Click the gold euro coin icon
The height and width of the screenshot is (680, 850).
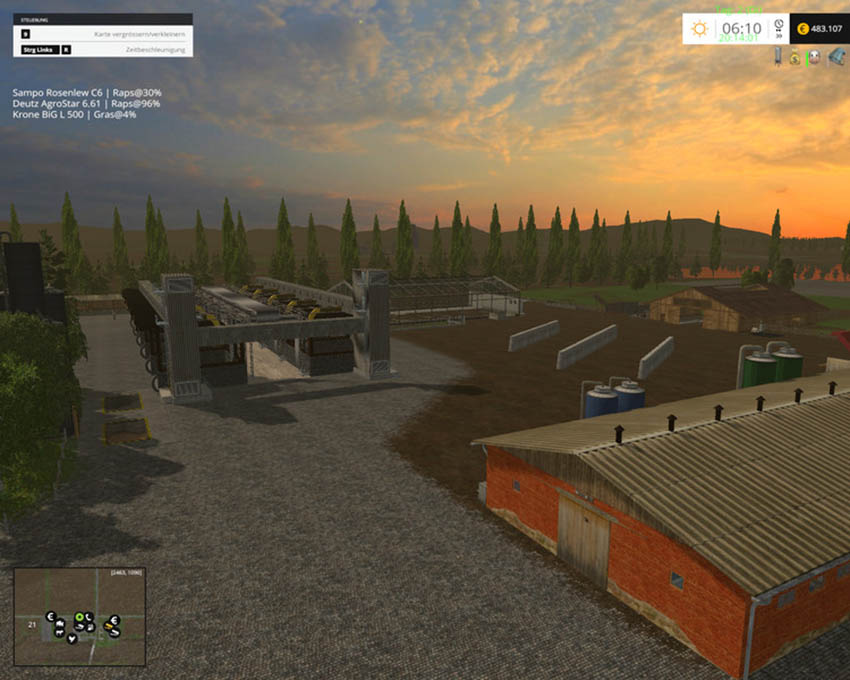click(805, 29)
